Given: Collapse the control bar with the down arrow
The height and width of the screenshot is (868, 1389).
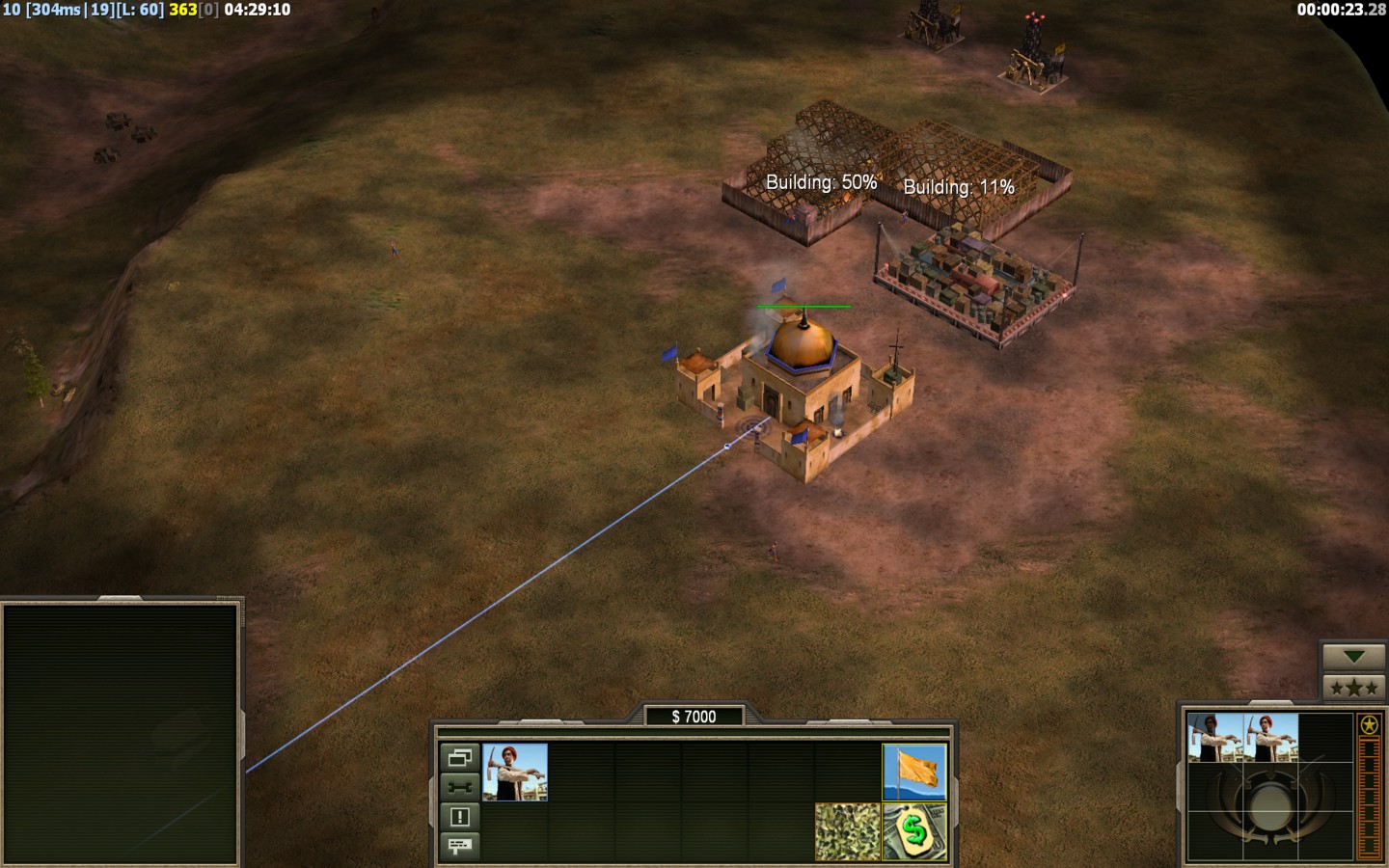Looking at the screenshot, I should tap(1353, 657).
